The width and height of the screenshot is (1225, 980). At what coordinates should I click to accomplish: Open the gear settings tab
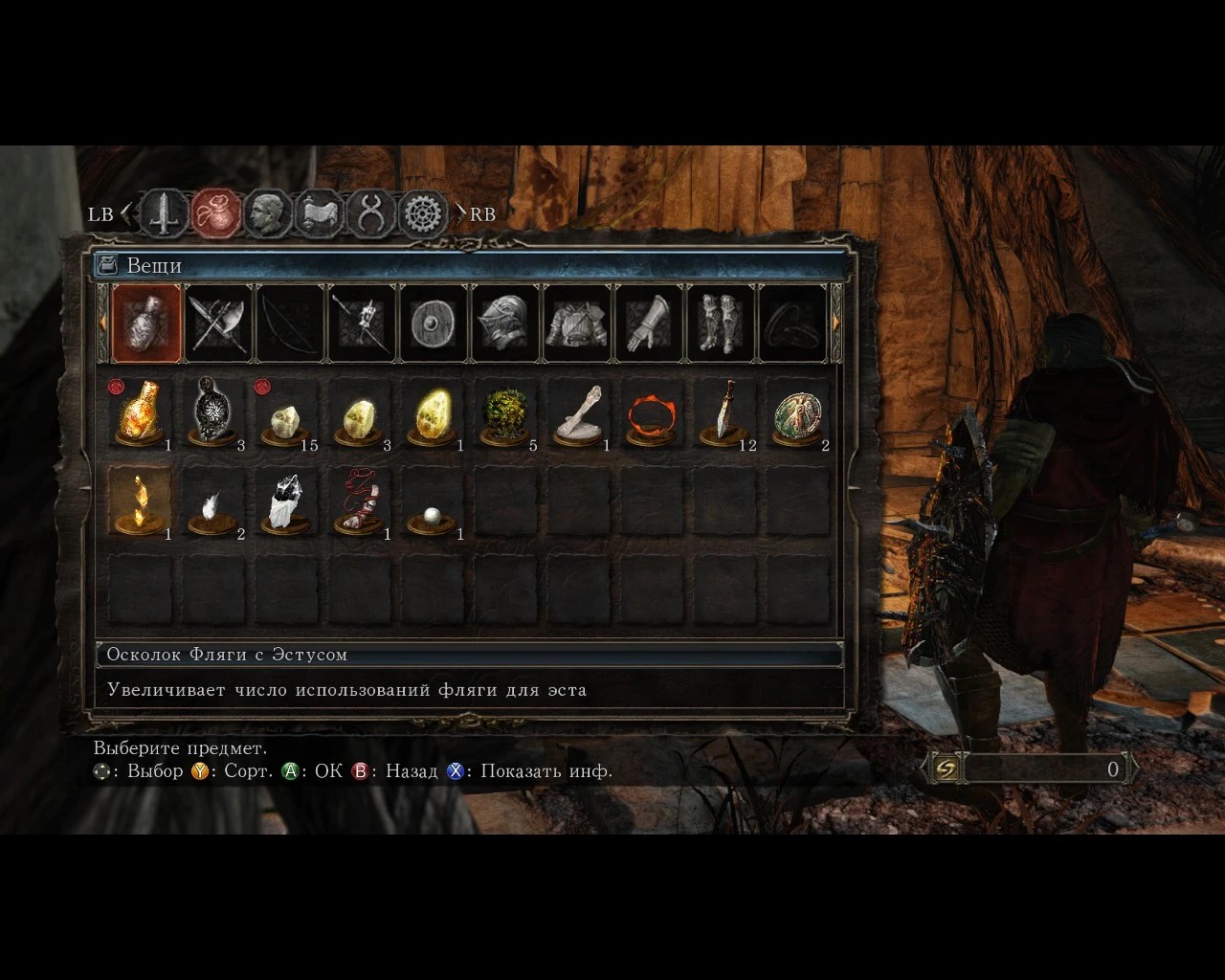423,213
